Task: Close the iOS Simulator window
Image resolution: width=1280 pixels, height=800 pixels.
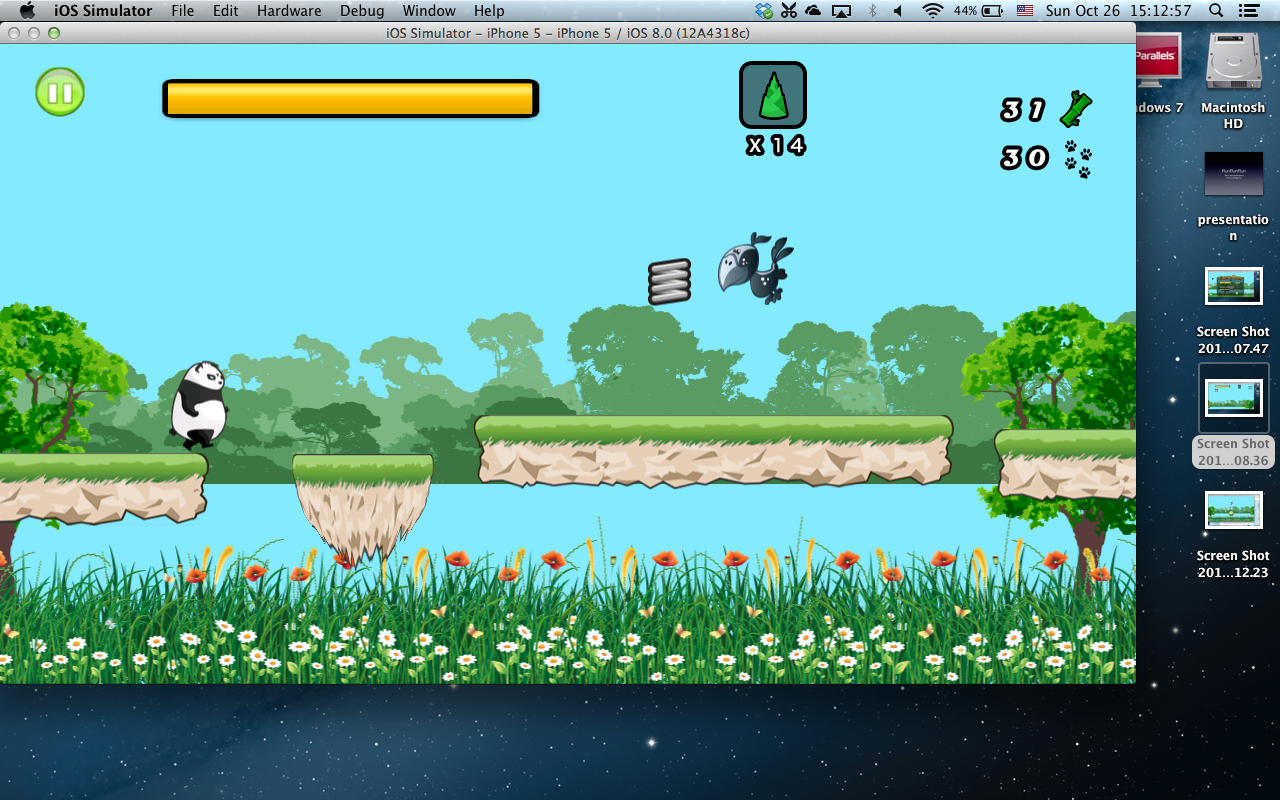Action: pyautogui.click(x=14, y=33)
